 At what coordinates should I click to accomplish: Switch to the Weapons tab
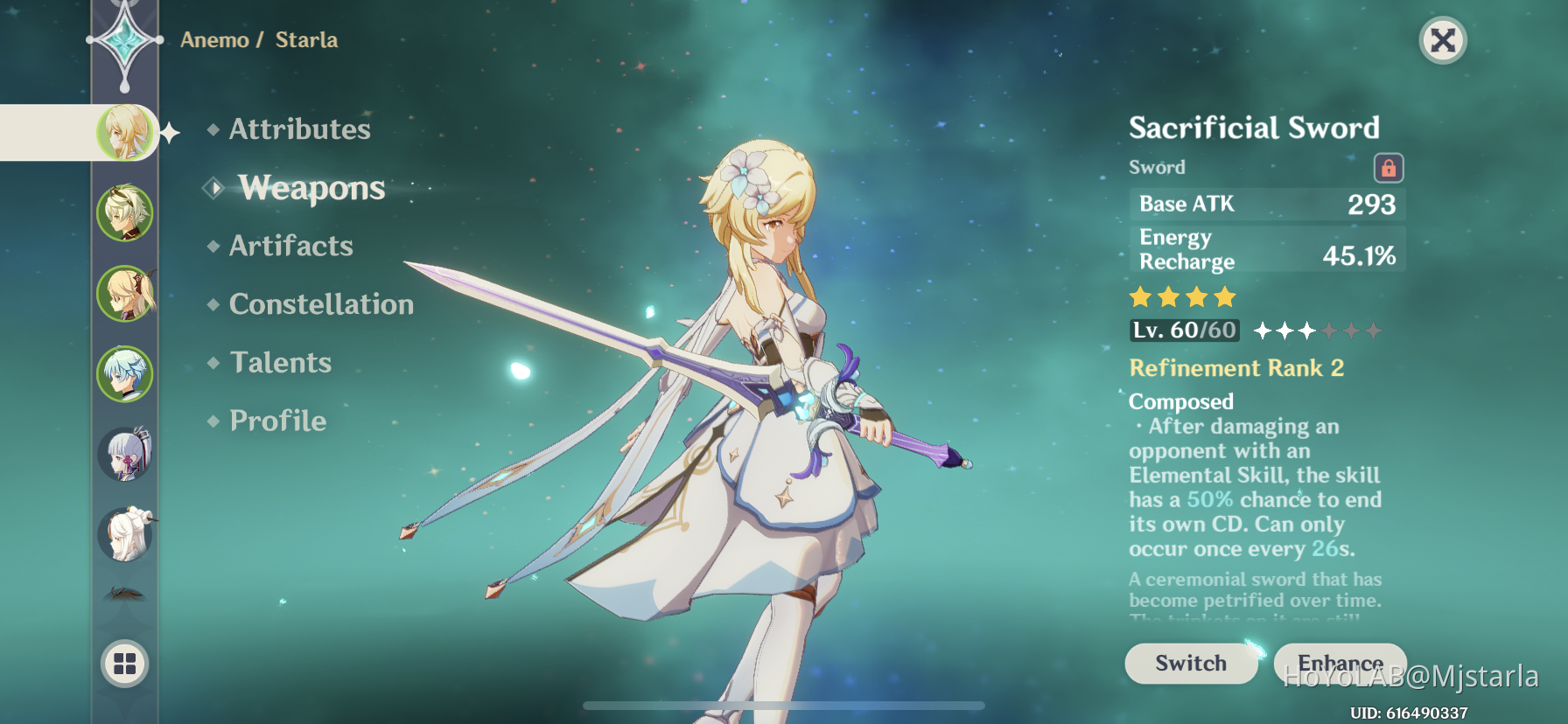[311, 188]
